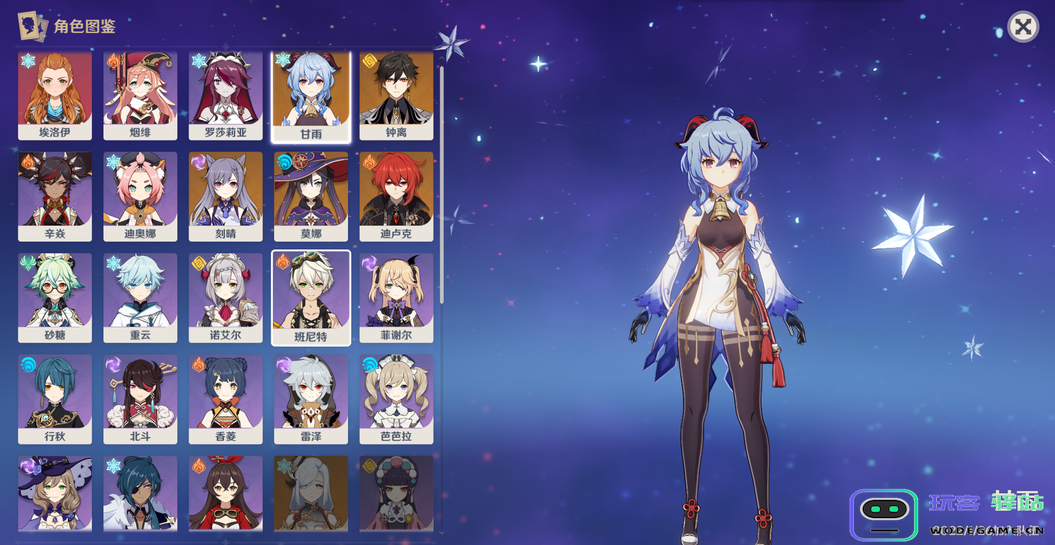Select the 迪卢克 character card

coord(396,196)
